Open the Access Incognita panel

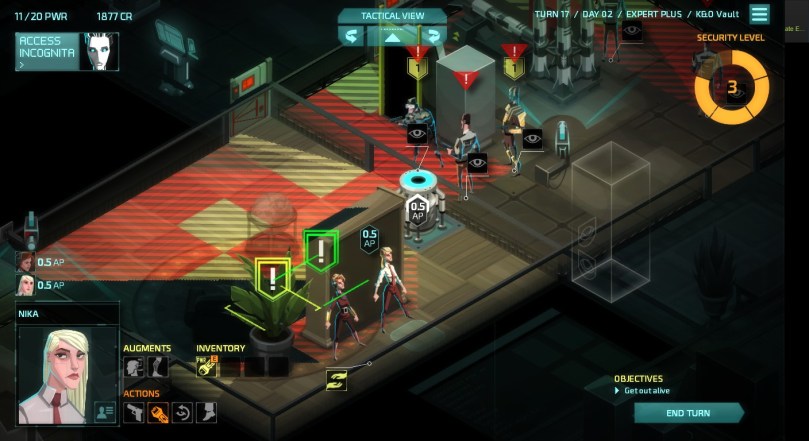(46, 51)
